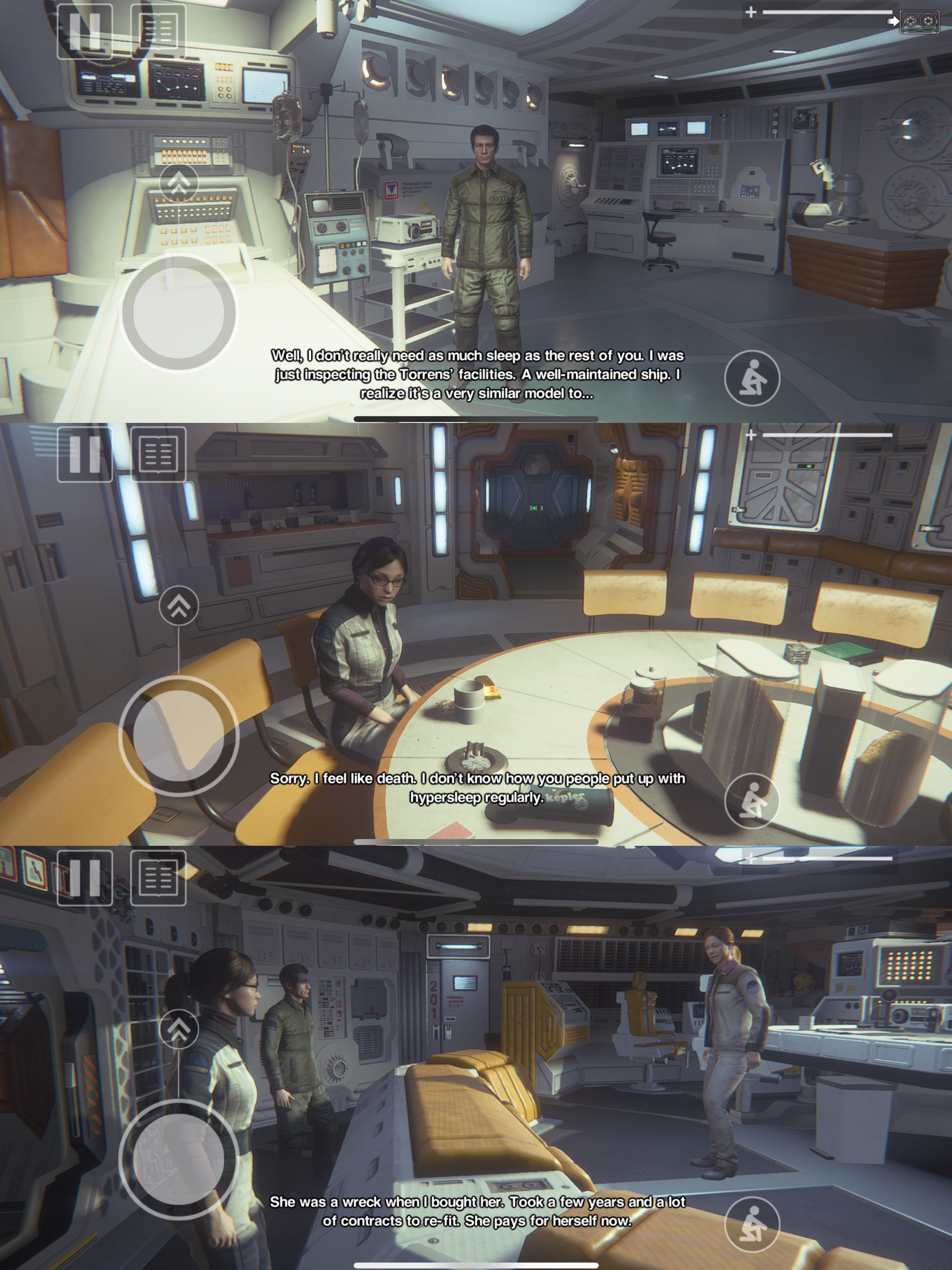Activate sprint chevrons in the ship bridge scene
The image size is (952, 1270).
(179, 1029)
